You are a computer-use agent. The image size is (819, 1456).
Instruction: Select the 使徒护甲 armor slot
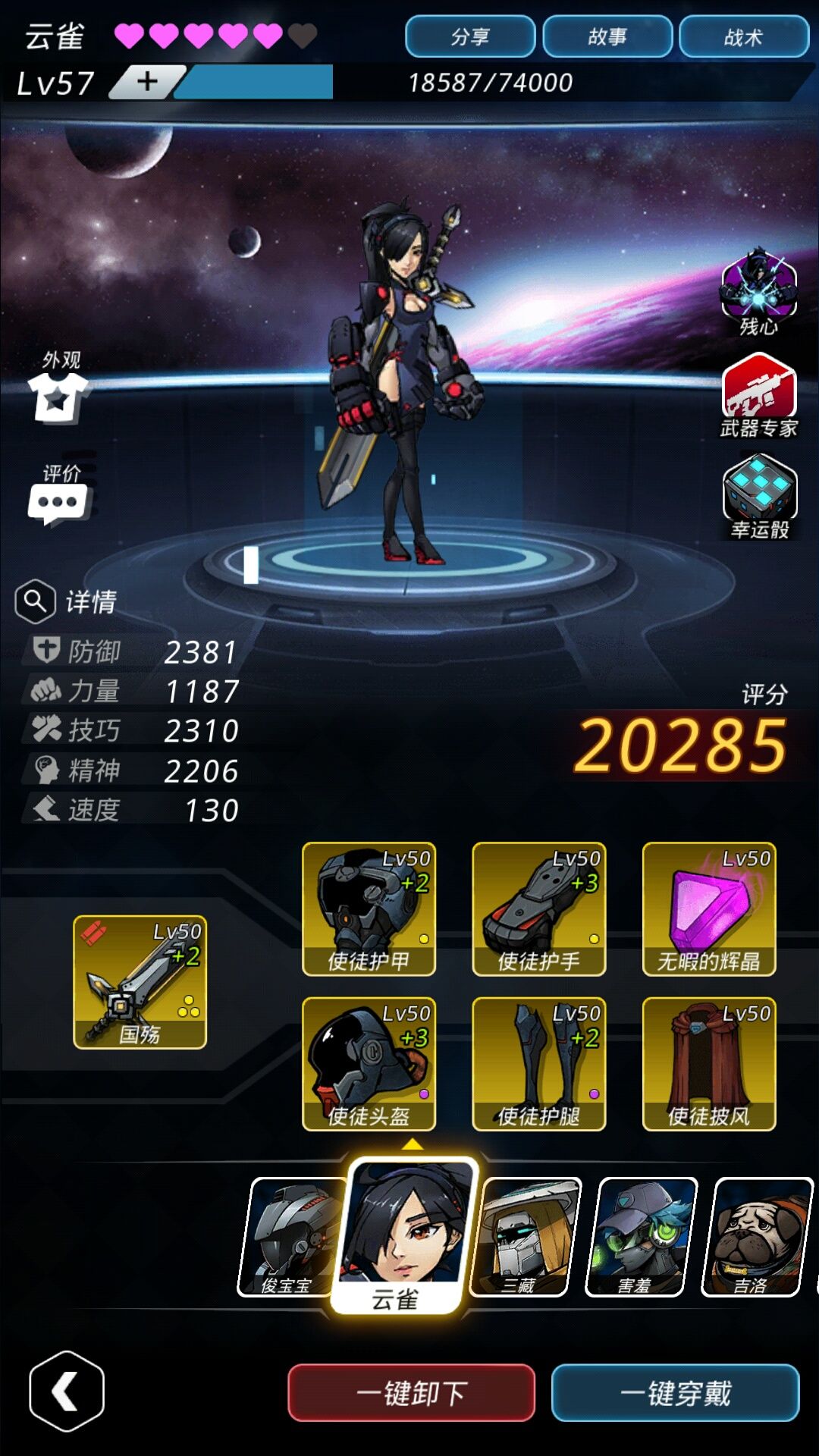tap(369, 908)
